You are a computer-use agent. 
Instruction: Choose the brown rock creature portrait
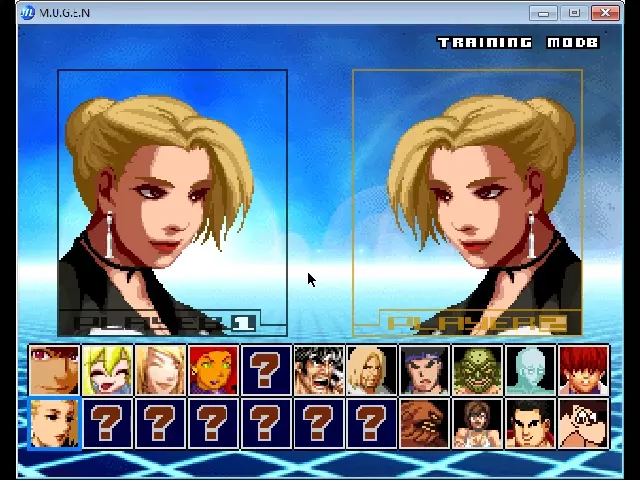coord(424,423)
